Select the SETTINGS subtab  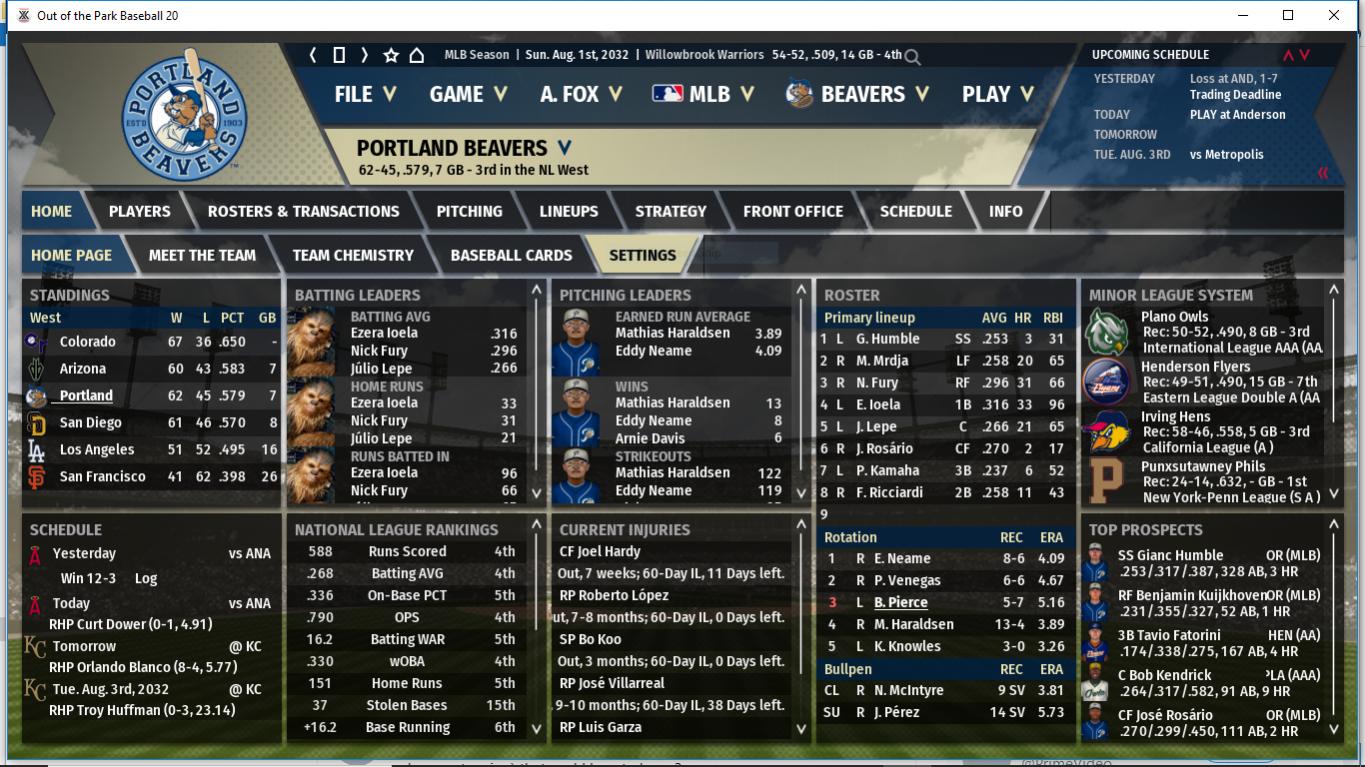642,255
